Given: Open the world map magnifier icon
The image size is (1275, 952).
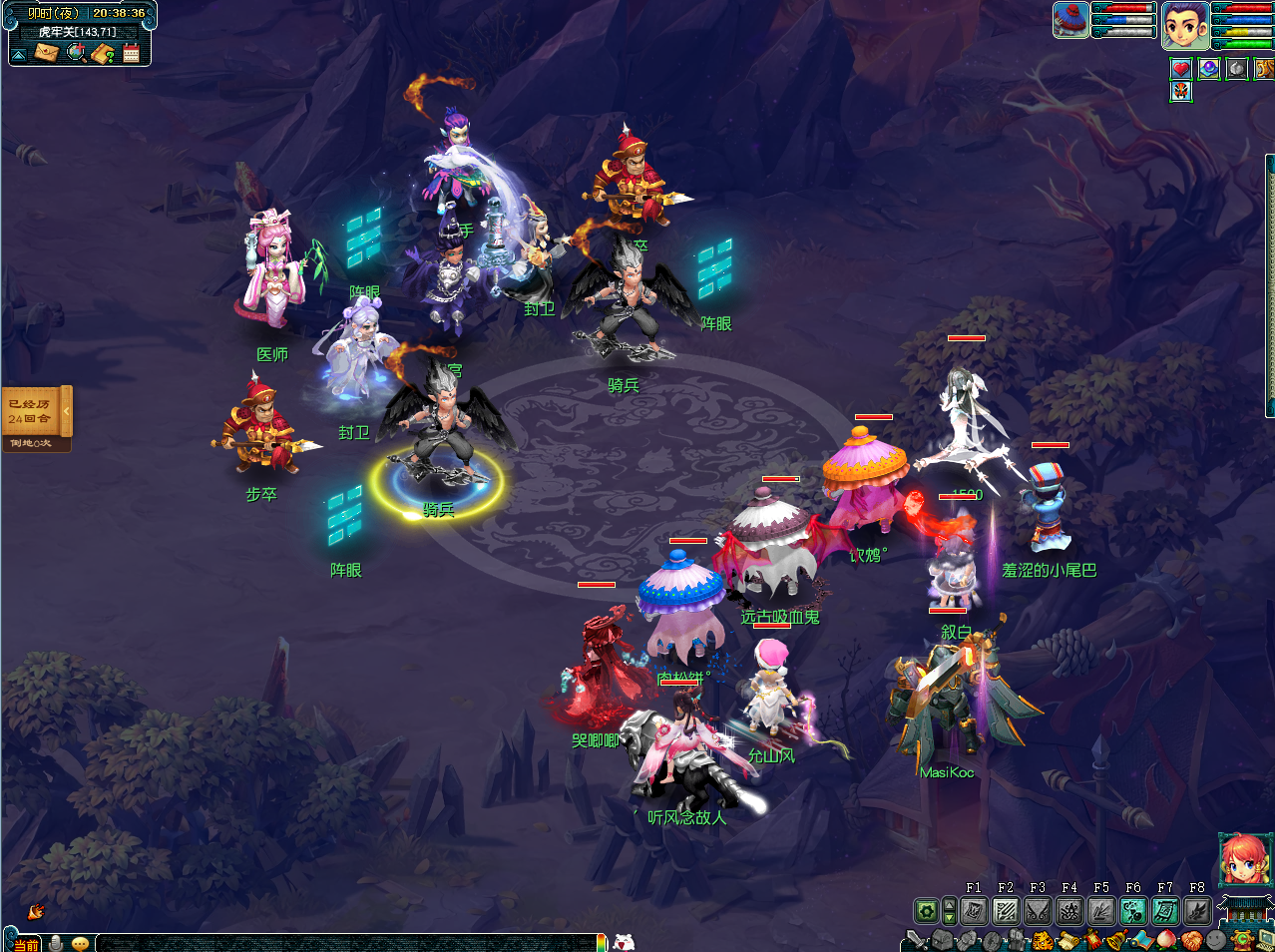Looking at the screenshot, I should point(76,52).
